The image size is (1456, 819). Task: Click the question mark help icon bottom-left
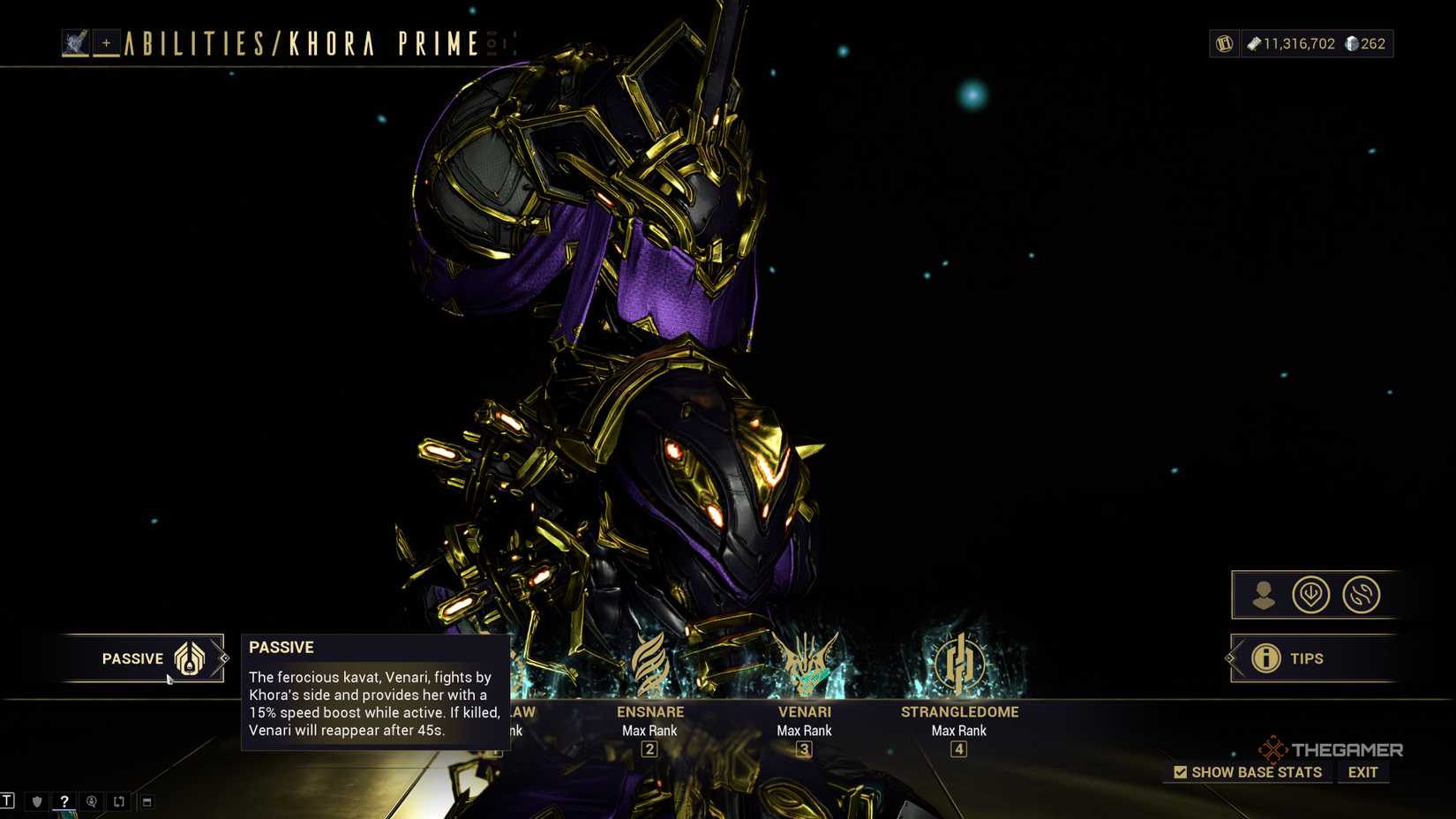tap(64, 801)
